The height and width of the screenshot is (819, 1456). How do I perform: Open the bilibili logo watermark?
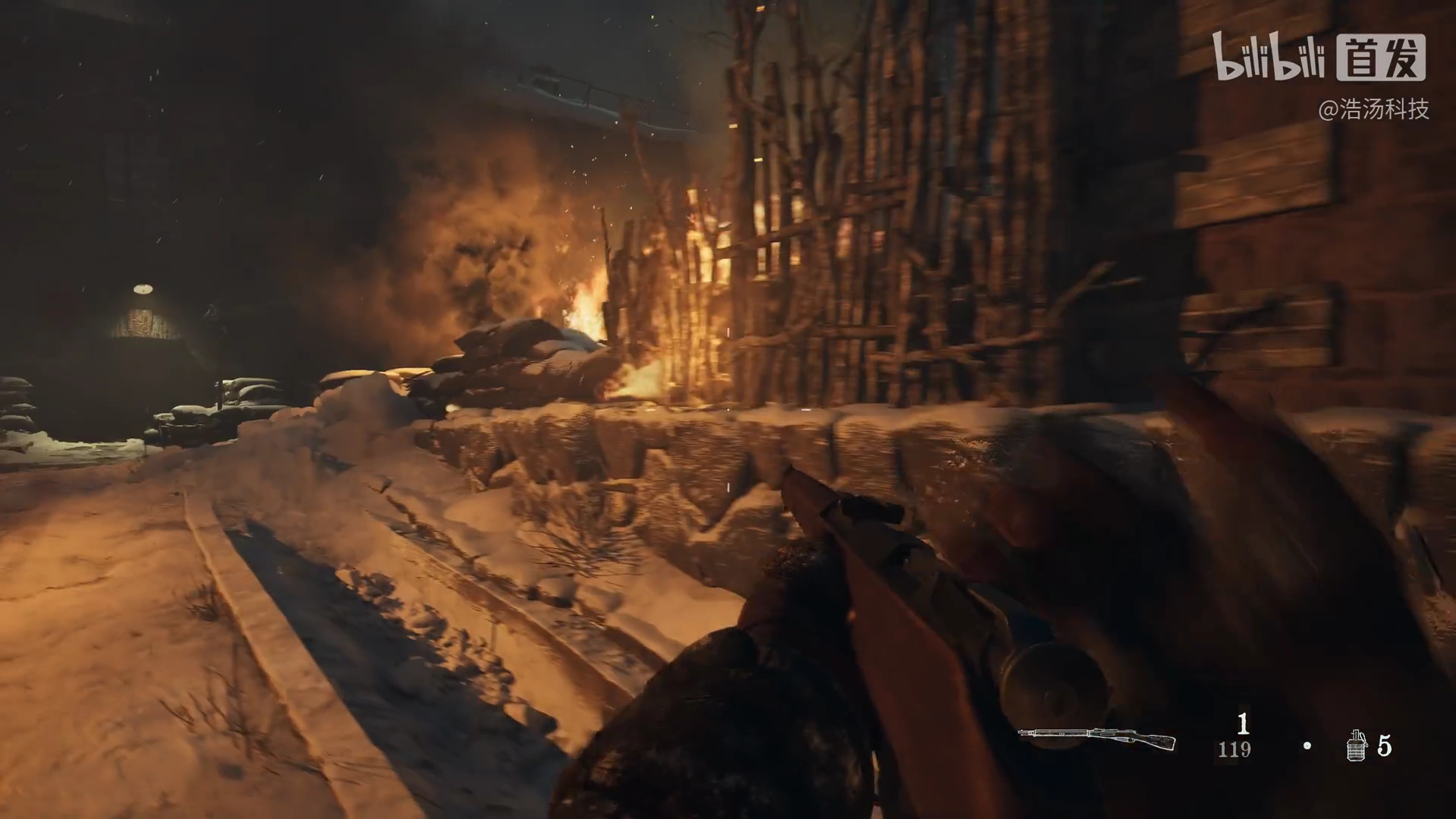(x=1268, y=57)
